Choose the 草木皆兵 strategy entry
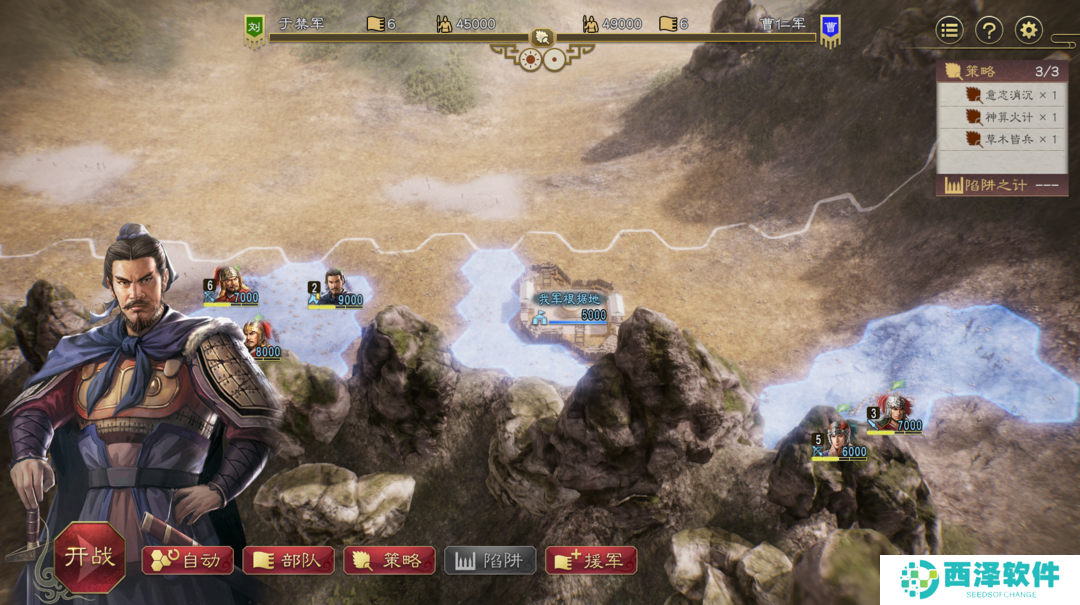 (x=1010, y=139)
